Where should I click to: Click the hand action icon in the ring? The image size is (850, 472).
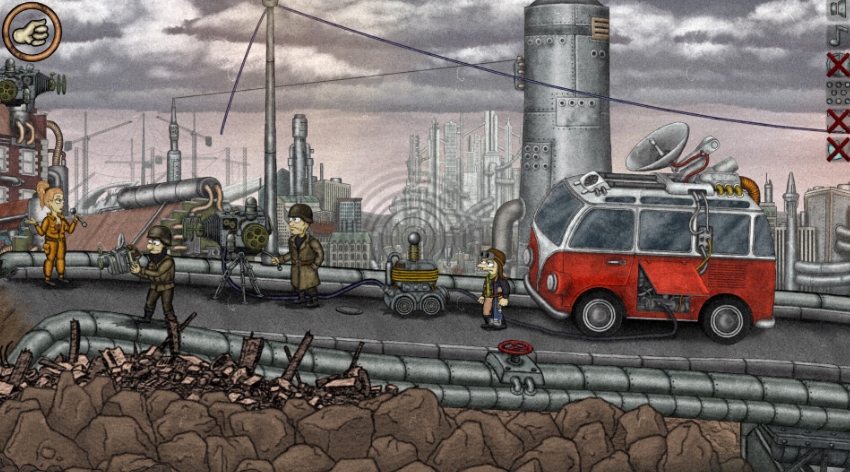click(x=31, y=31)
